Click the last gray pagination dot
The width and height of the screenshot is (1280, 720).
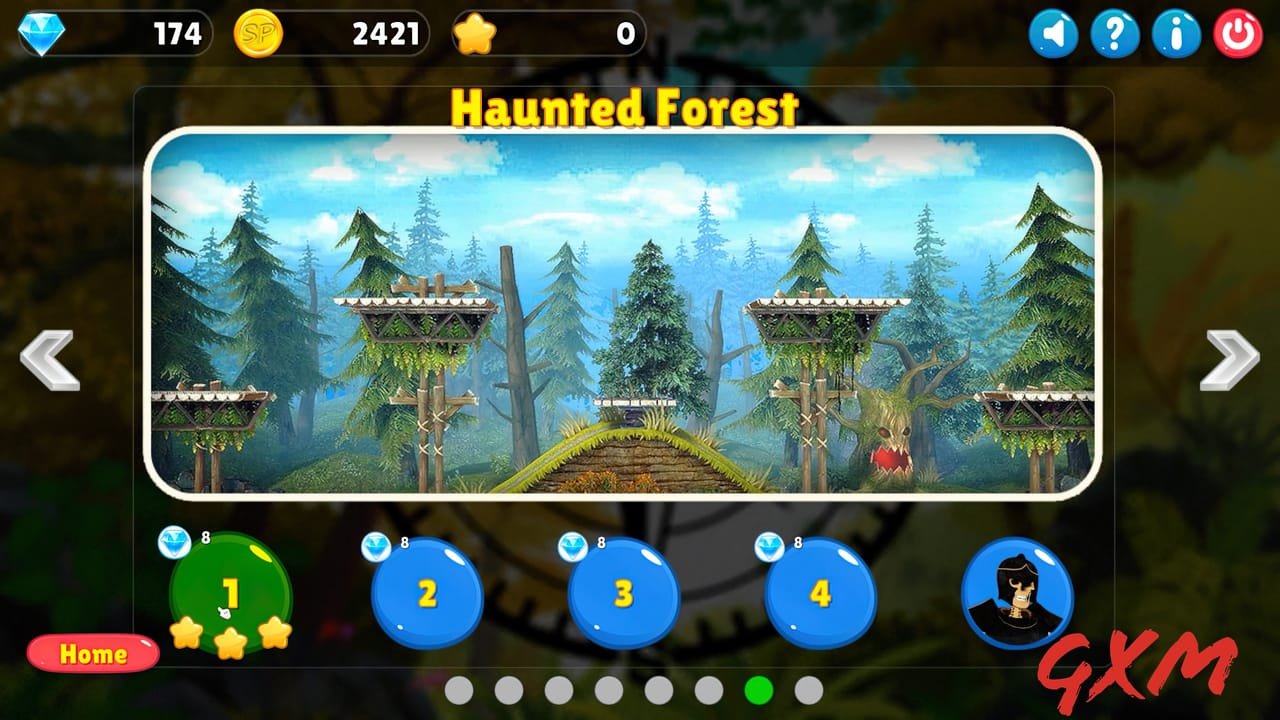(806, 689)
